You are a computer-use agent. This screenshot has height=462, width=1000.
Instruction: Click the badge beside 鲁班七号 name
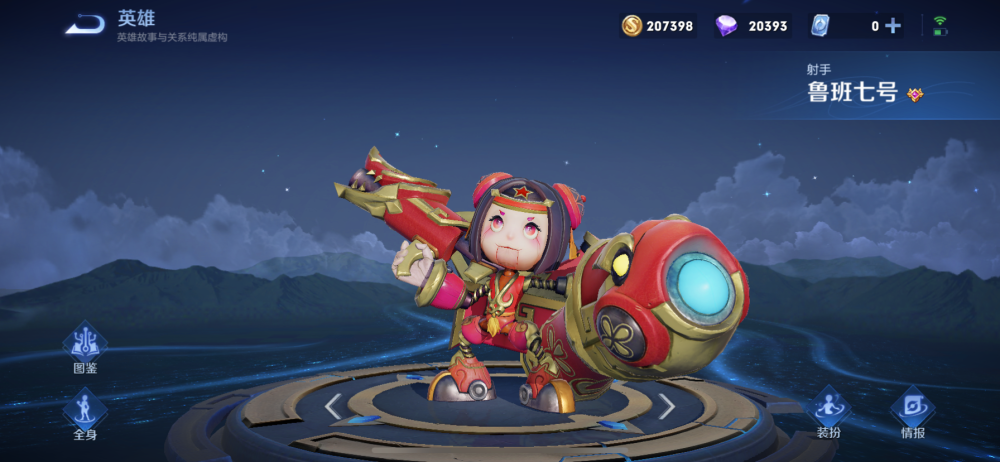tap(915, 95)
